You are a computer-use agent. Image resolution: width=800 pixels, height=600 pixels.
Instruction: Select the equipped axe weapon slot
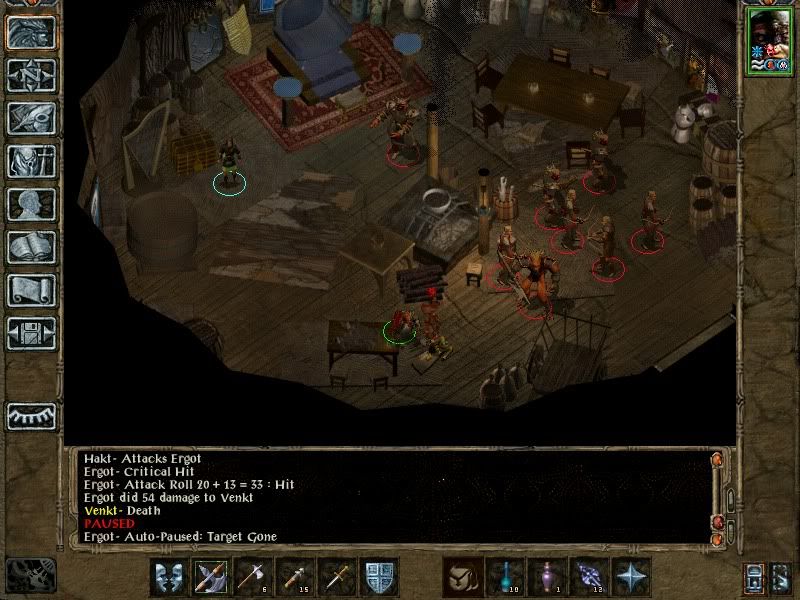coord(212,576)
